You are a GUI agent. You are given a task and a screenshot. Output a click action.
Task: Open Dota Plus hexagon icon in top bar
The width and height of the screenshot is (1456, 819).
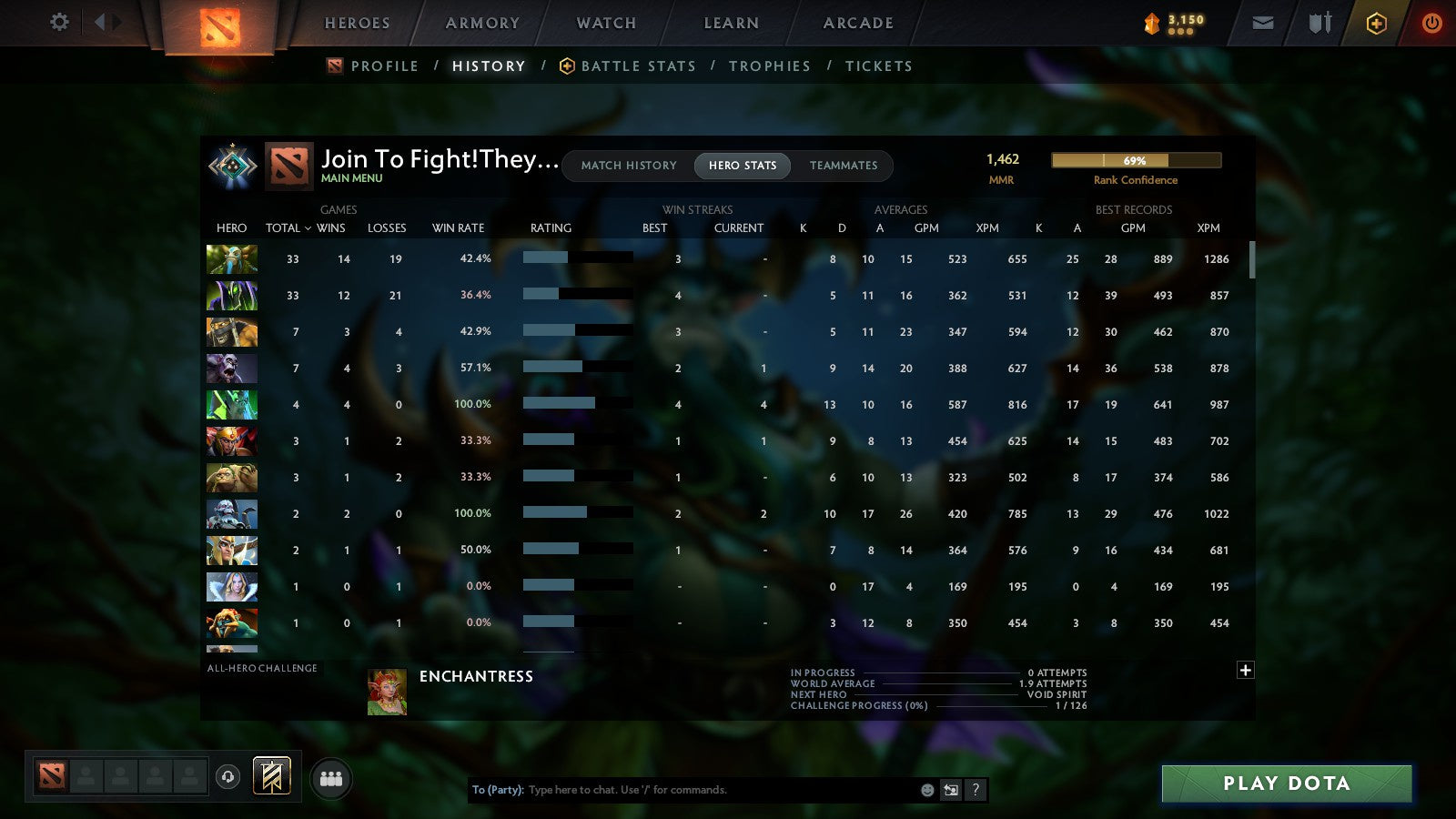1376,23
